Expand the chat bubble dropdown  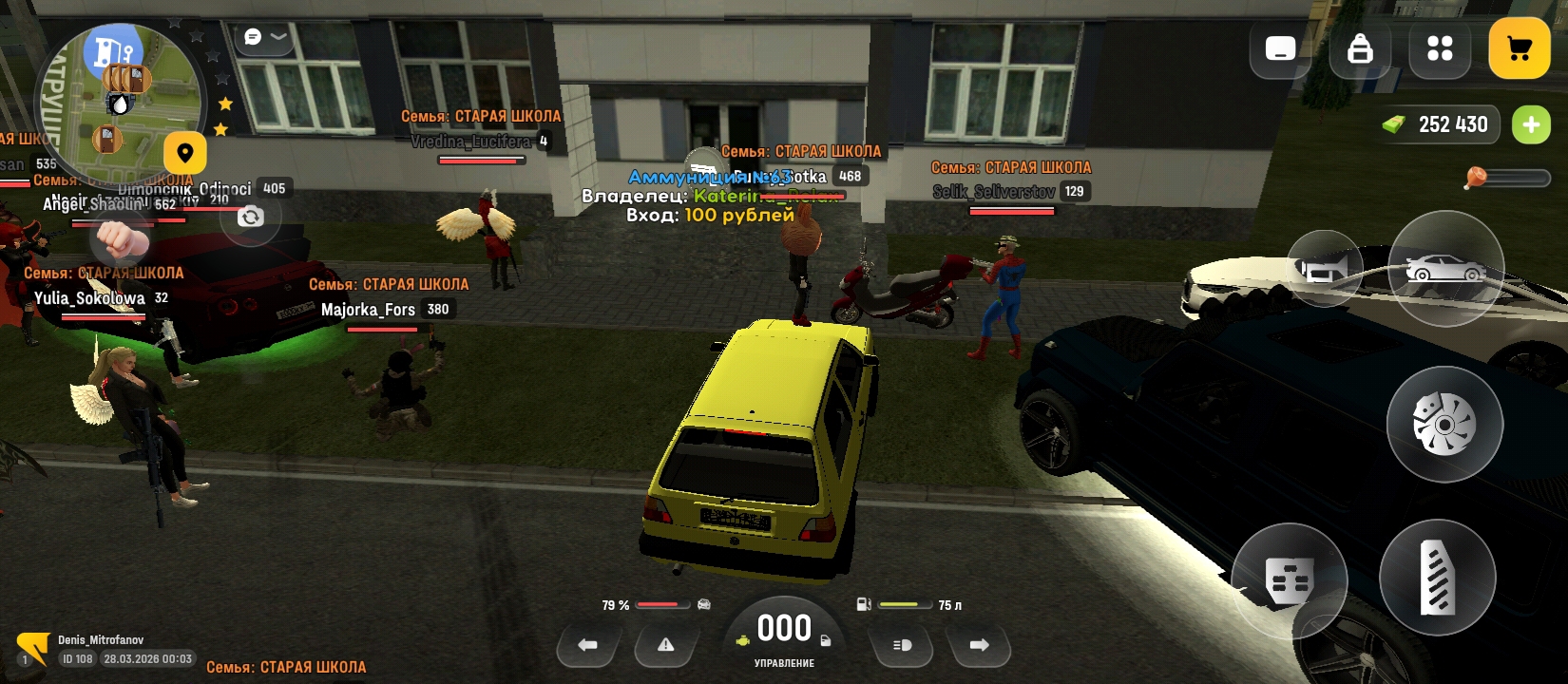[265, 37]
